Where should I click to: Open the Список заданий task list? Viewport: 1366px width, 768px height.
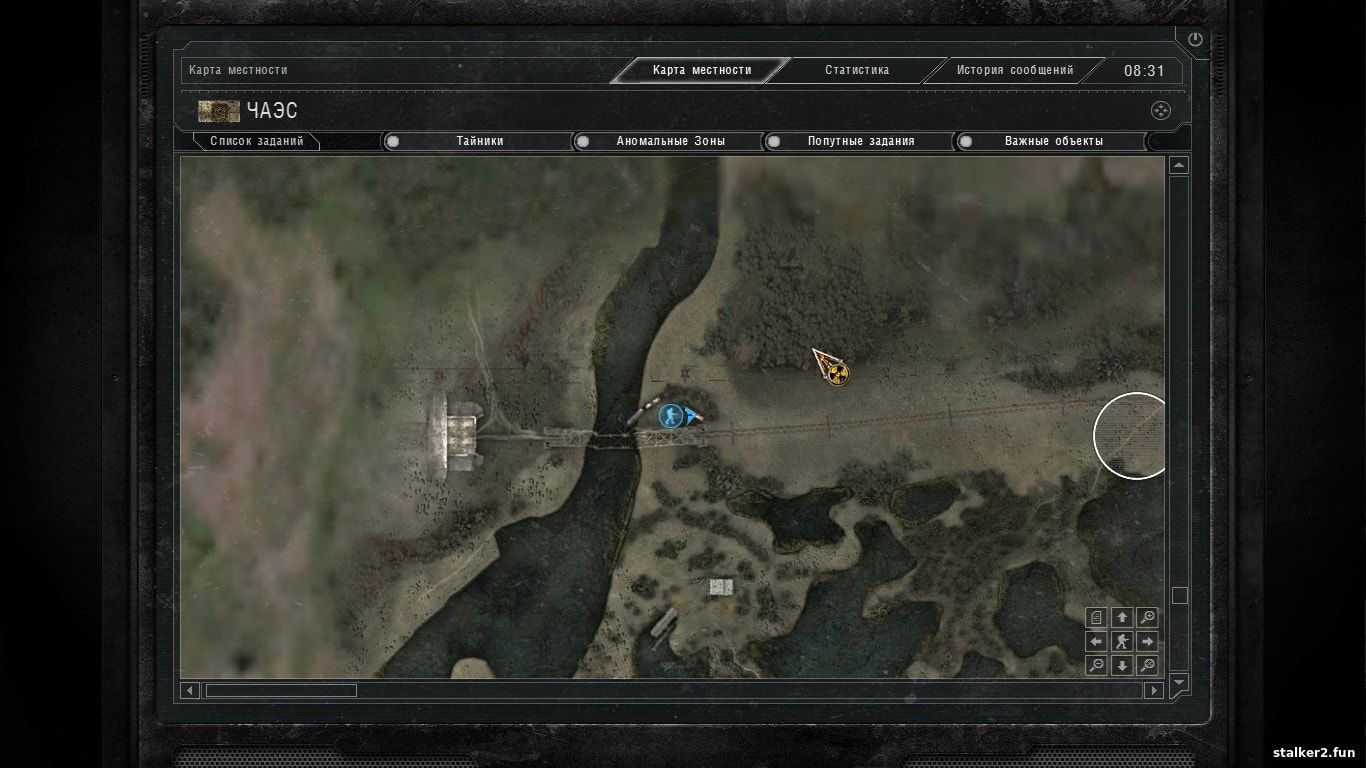[x=256, y=141]
